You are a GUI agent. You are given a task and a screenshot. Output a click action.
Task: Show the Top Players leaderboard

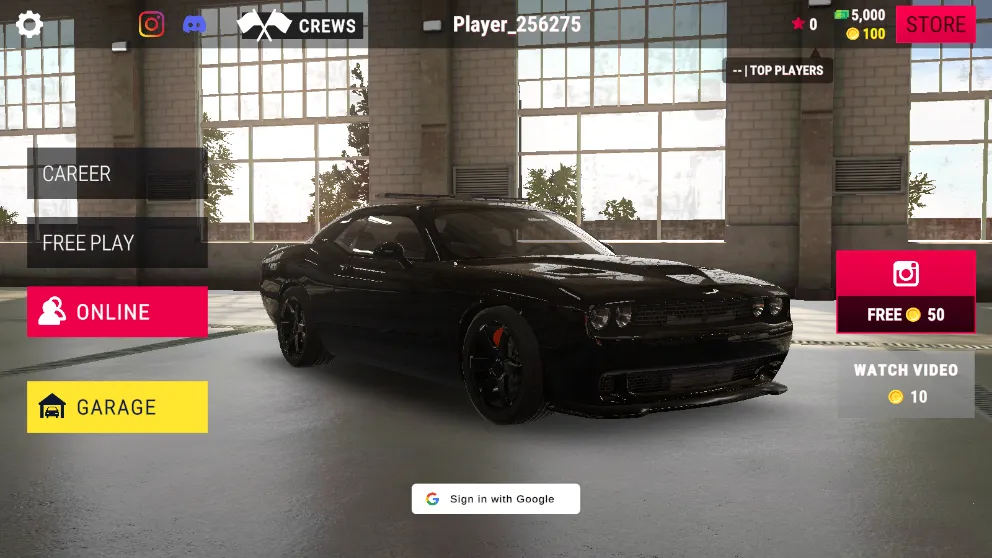(x=778, y=70)
